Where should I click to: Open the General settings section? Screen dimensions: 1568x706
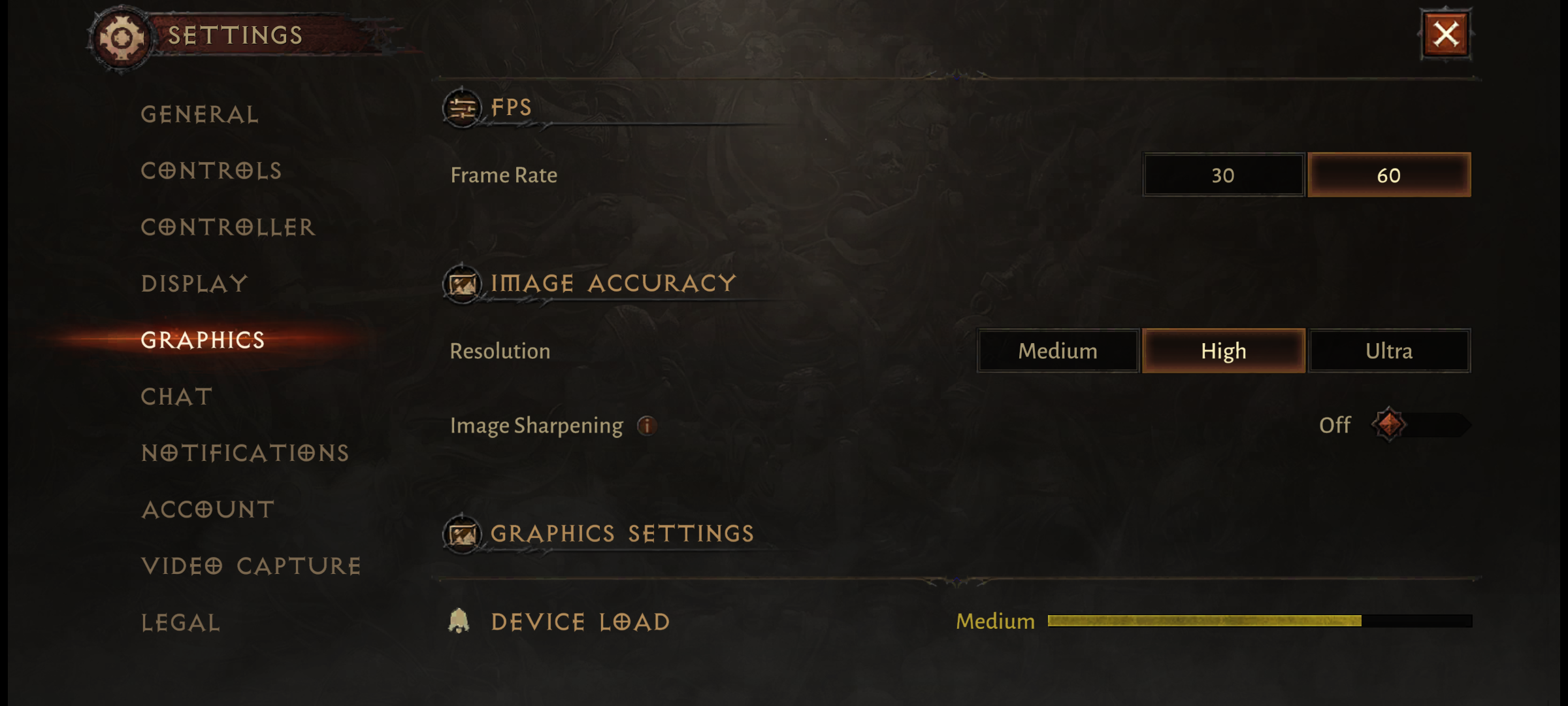(x=200, y=115)
